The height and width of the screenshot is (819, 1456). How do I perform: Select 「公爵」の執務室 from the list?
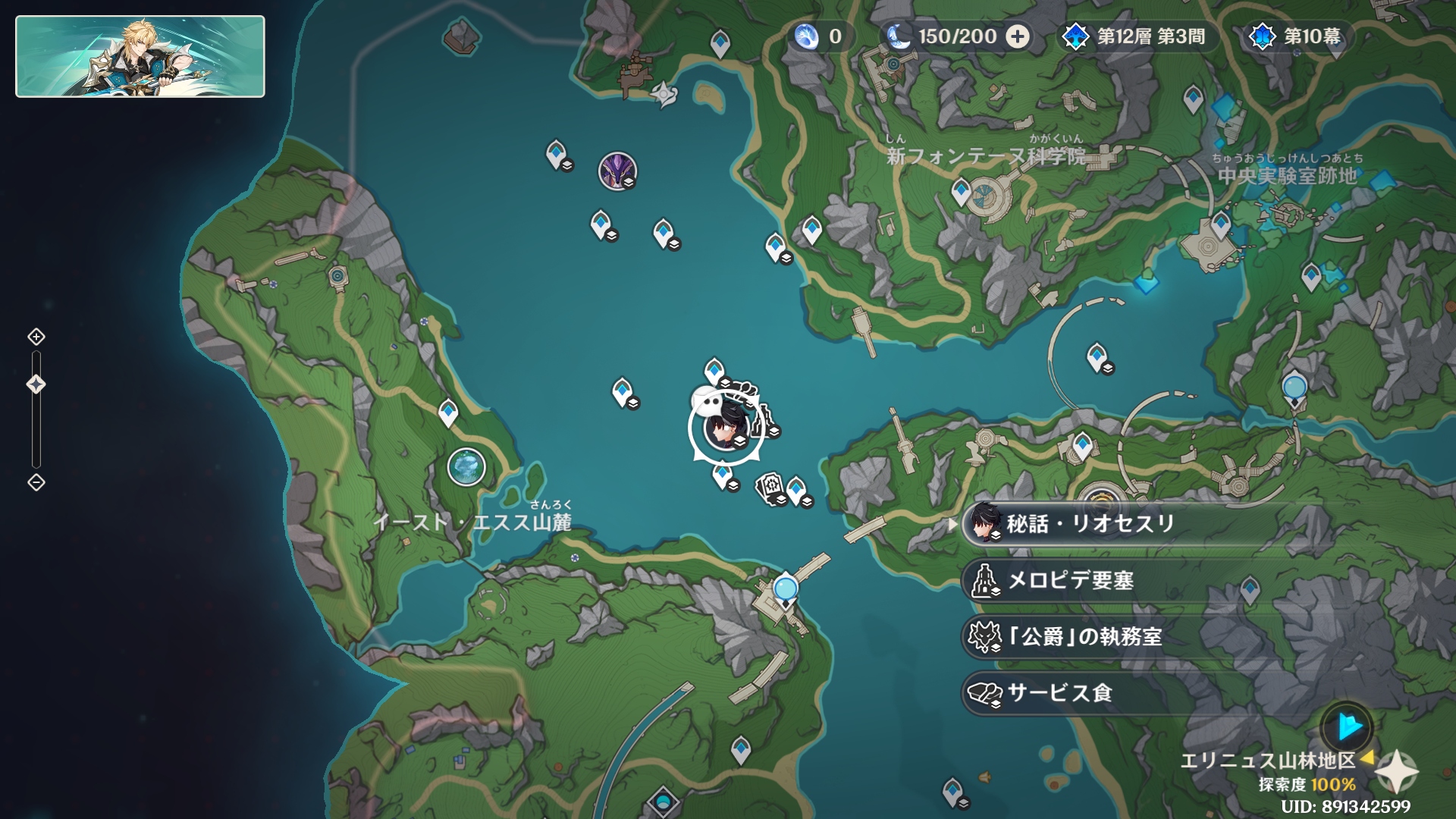[x=1083, y=637]
